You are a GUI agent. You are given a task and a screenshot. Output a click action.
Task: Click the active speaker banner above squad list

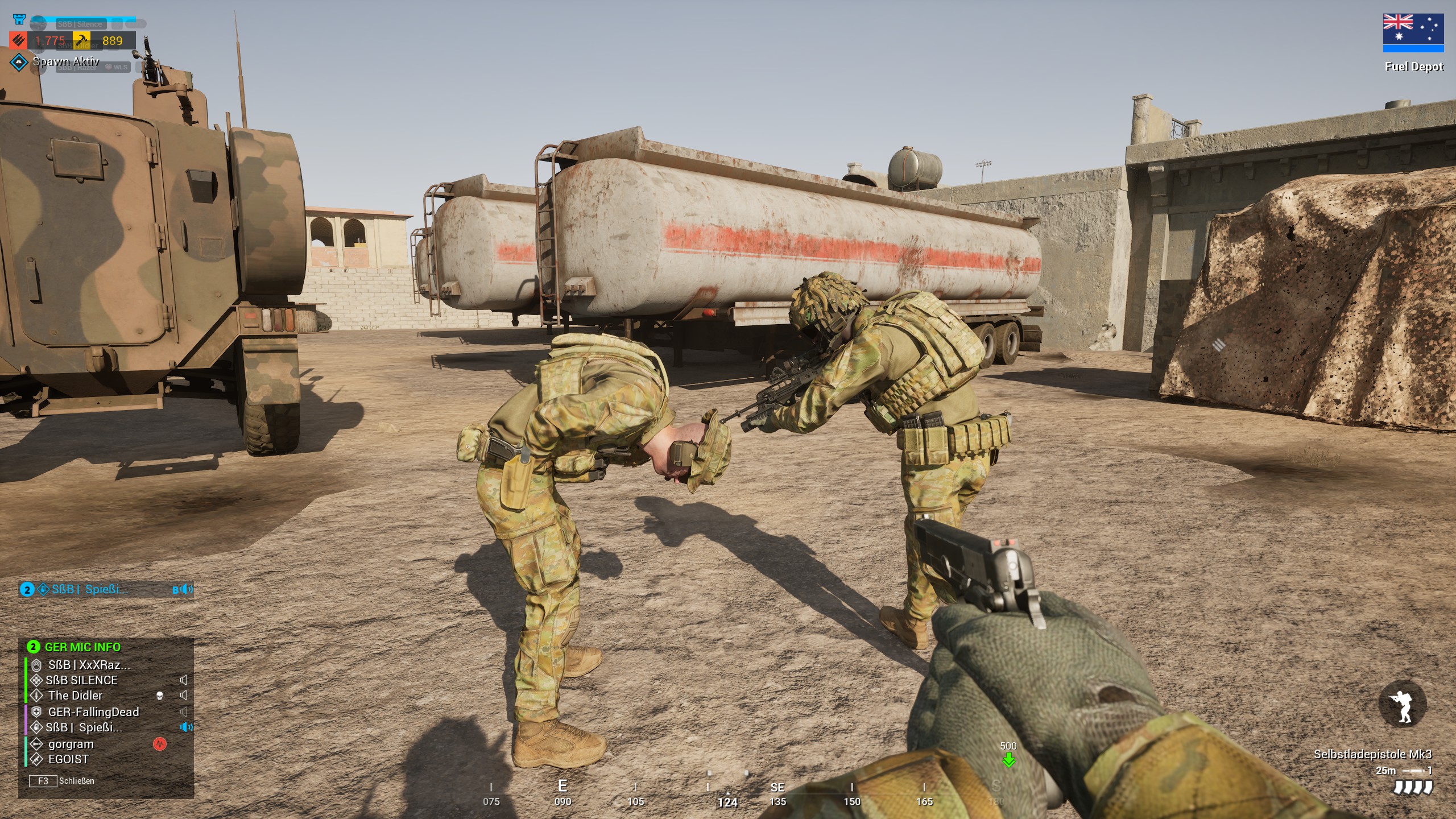click(x=106, y=589)
